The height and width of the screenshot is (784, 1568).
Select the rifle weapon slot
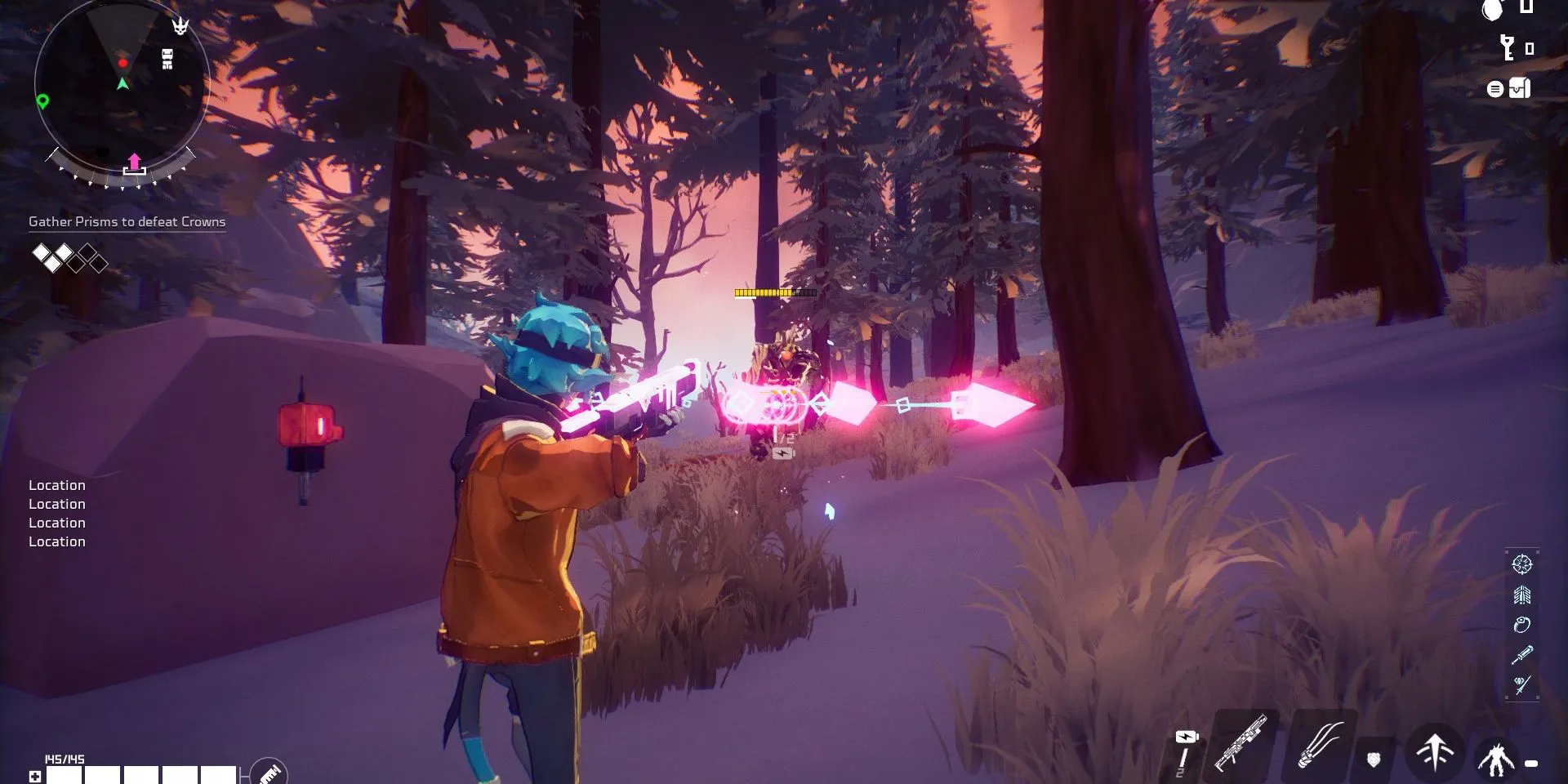coord(1241,743)
